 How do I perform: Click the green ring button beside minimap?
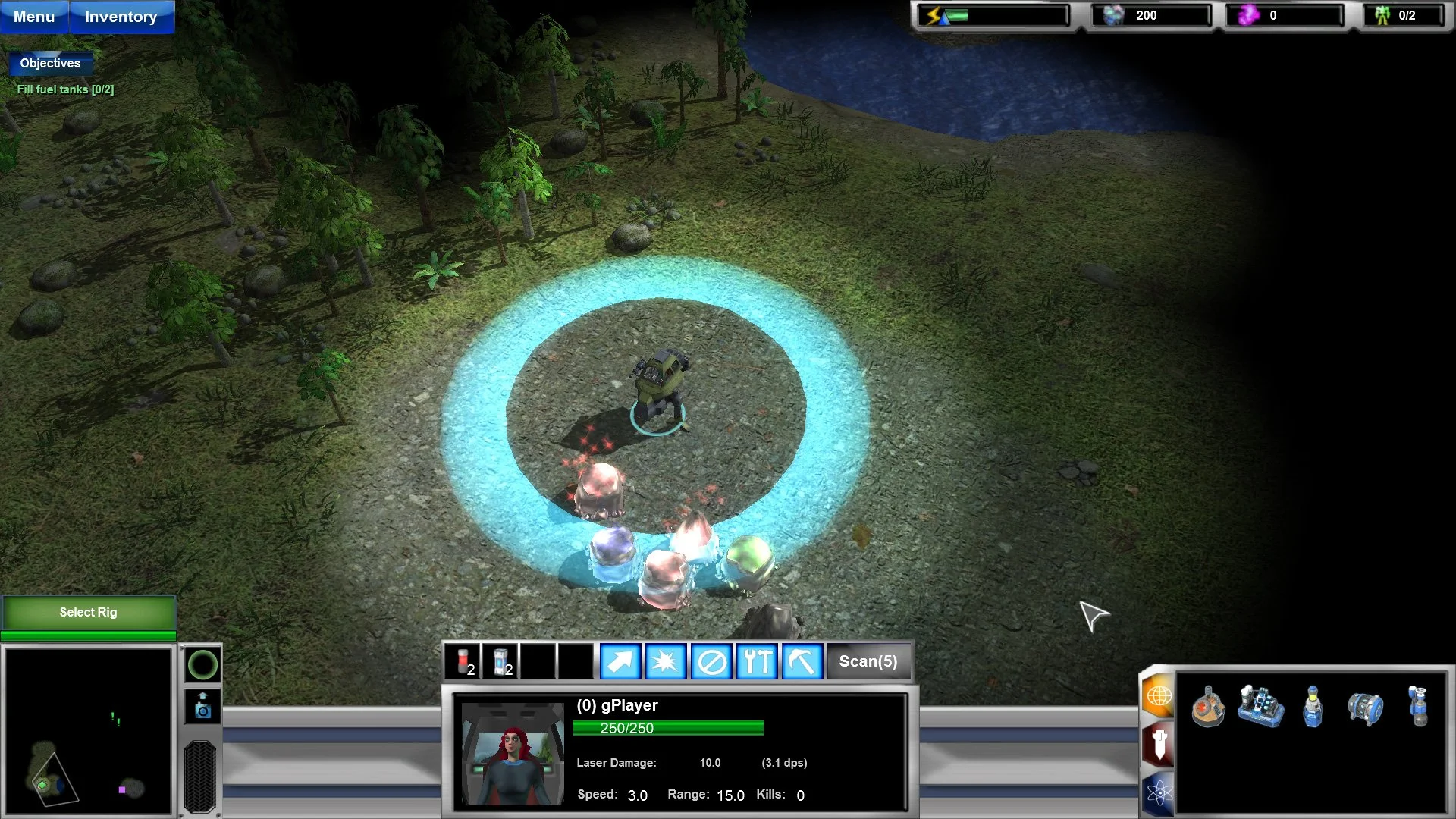202,665
